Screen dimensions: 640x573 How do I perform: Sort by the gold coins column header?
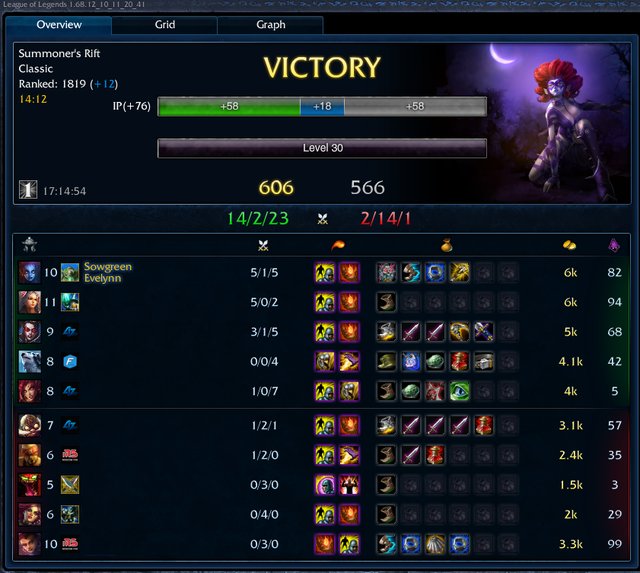coord(570,244)
